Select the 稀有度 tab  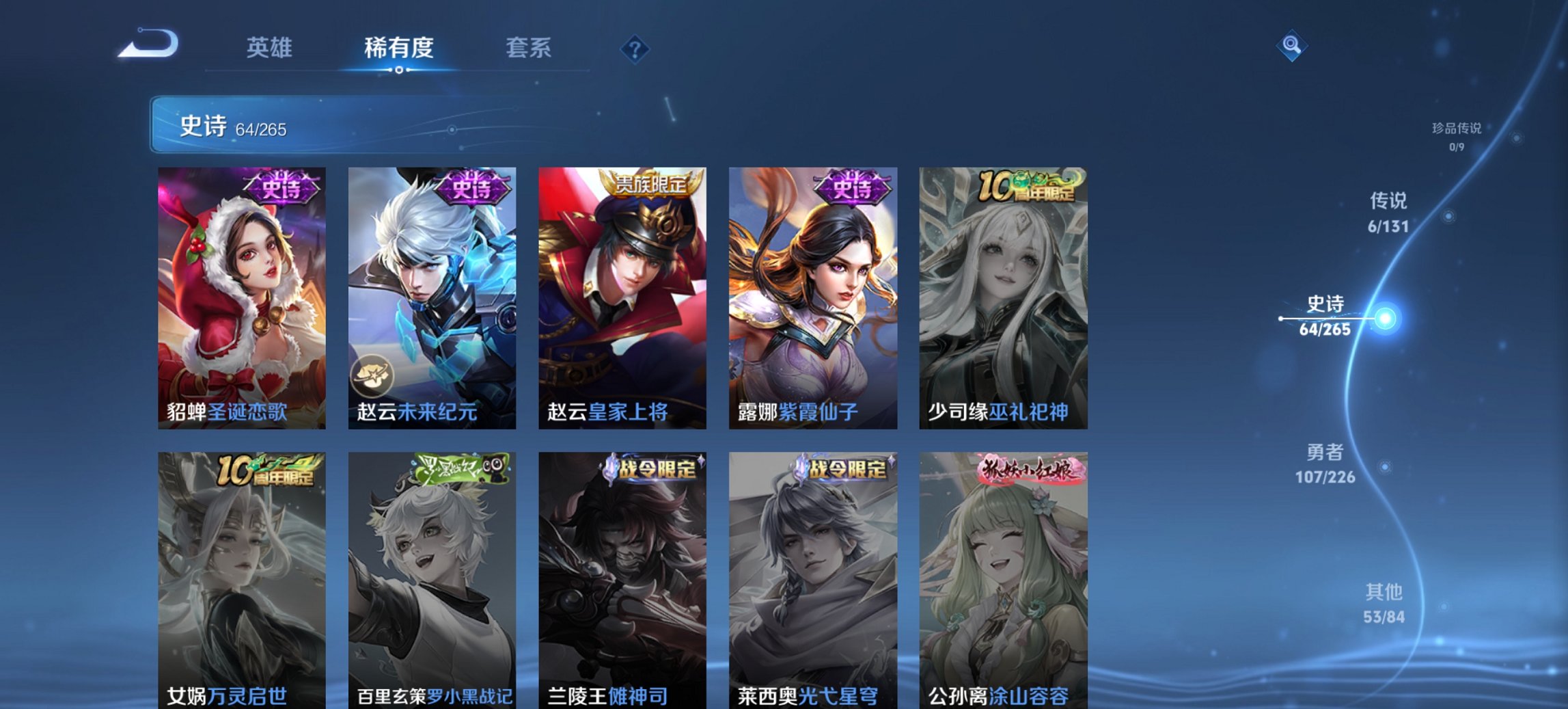tap(398, 48)
